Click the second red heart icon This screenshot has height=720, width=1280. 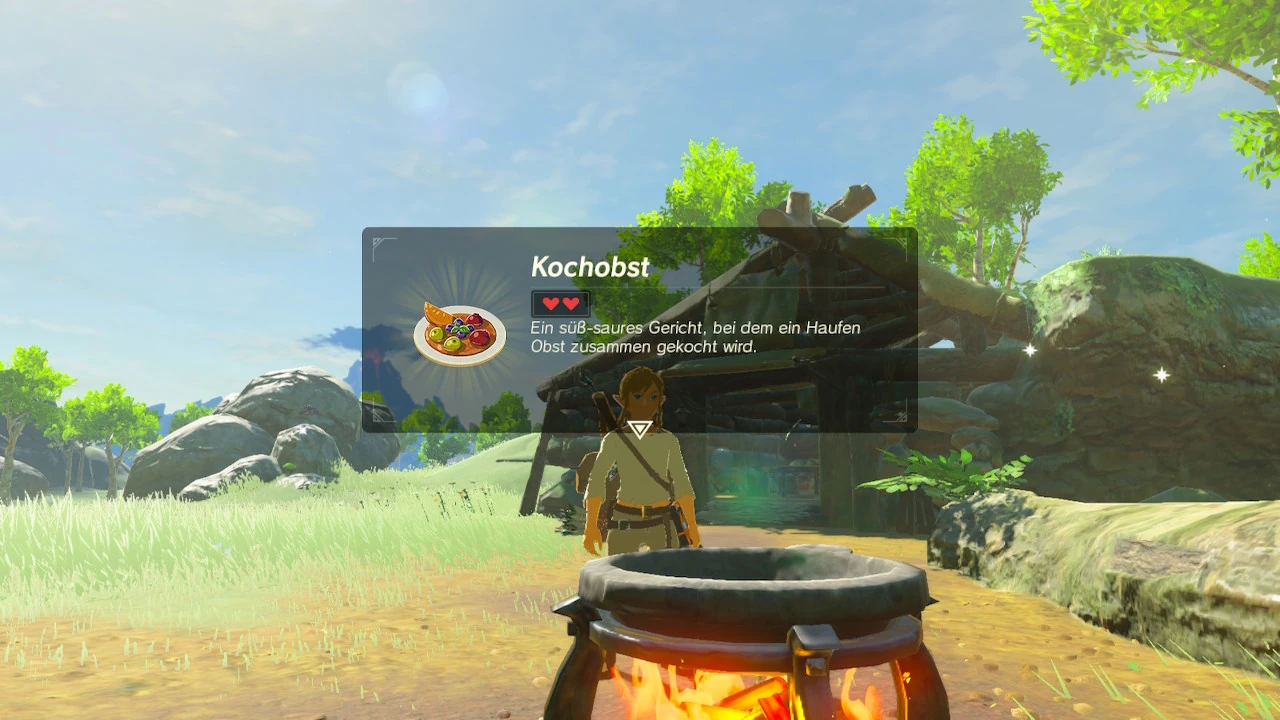(x=569, y=305)
